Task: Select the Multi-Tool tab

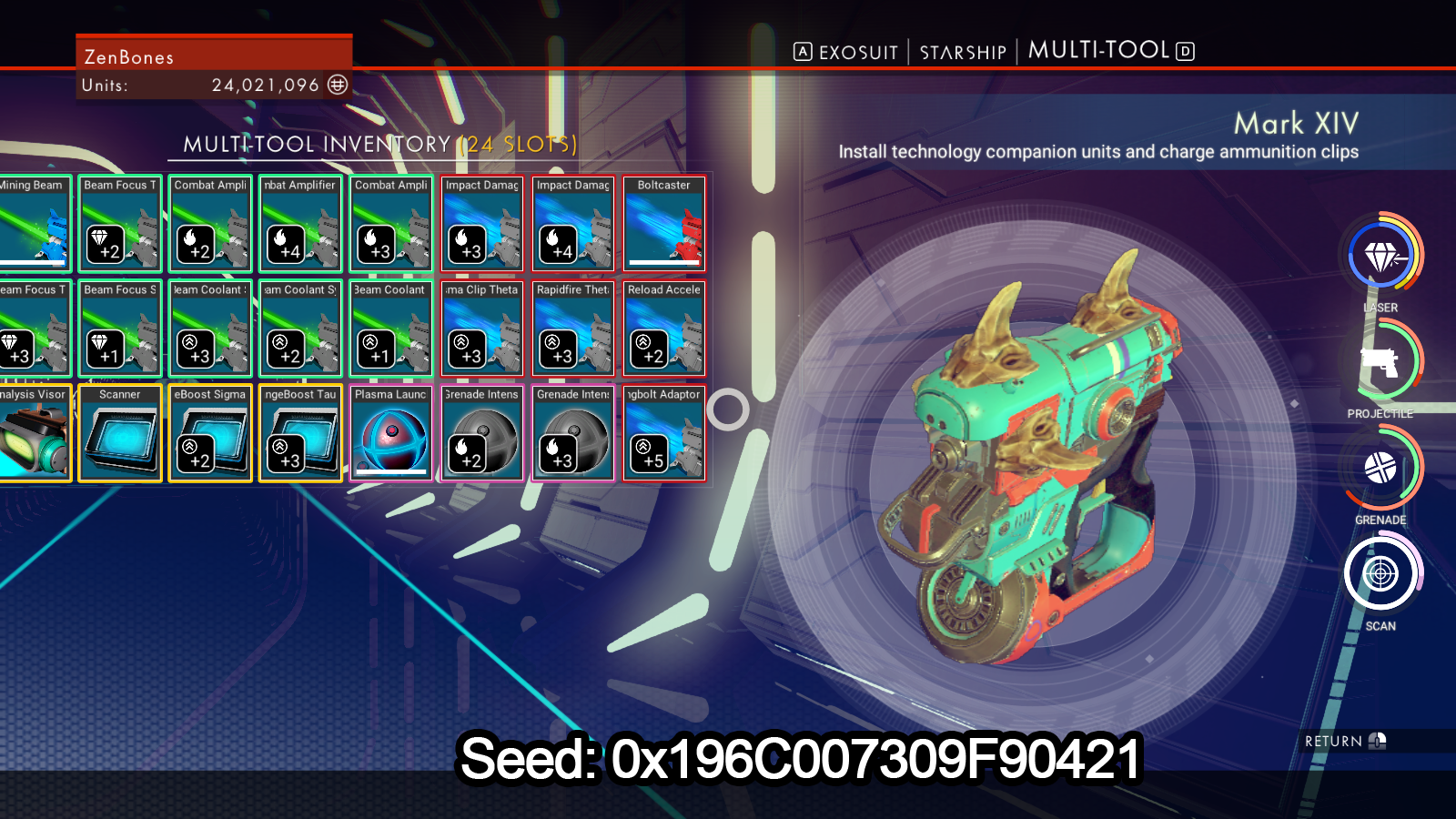Action: [1098, 51]
